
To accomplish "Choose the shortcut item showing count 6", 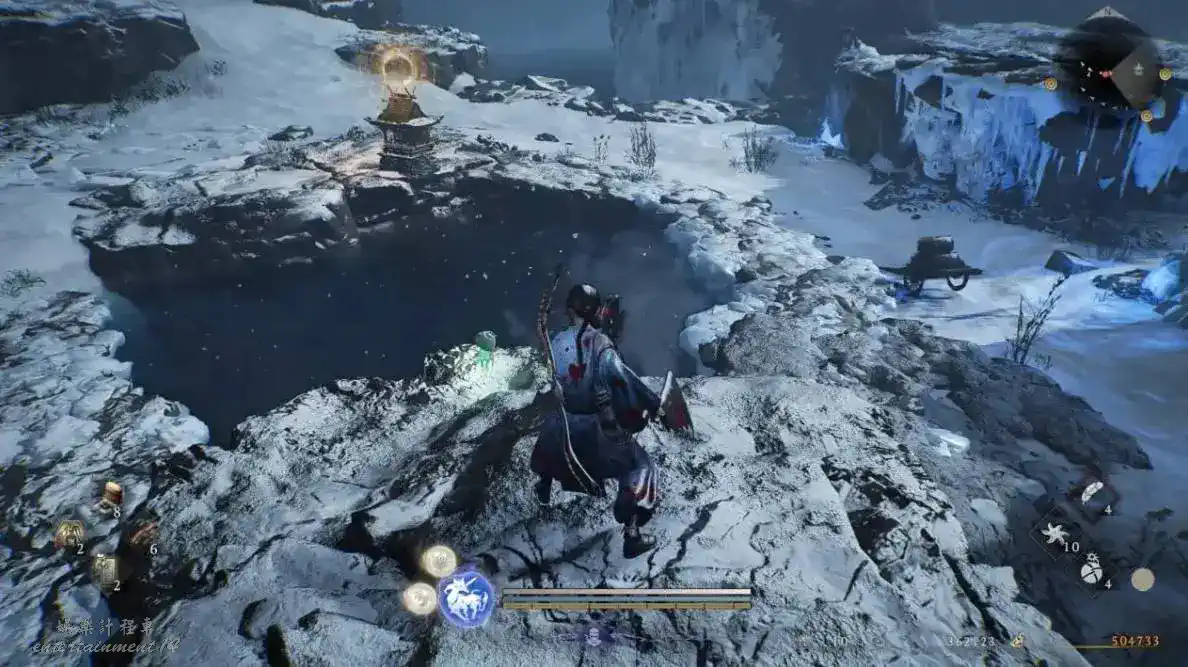I will click(143, 534).
